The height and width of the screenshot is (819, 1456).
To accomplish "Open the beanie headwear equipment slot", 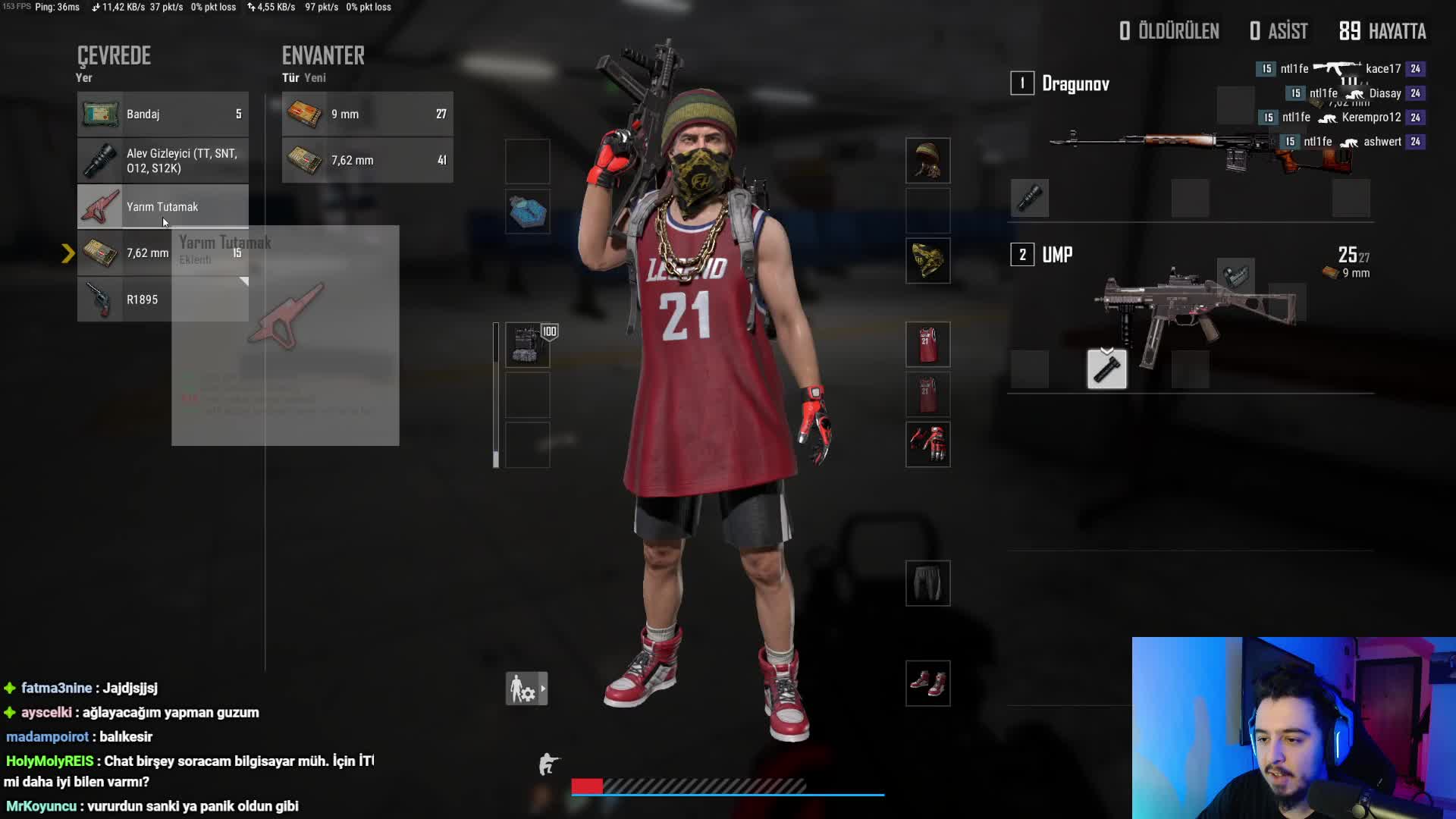I will pyautogui.click(x=927, y=161).
